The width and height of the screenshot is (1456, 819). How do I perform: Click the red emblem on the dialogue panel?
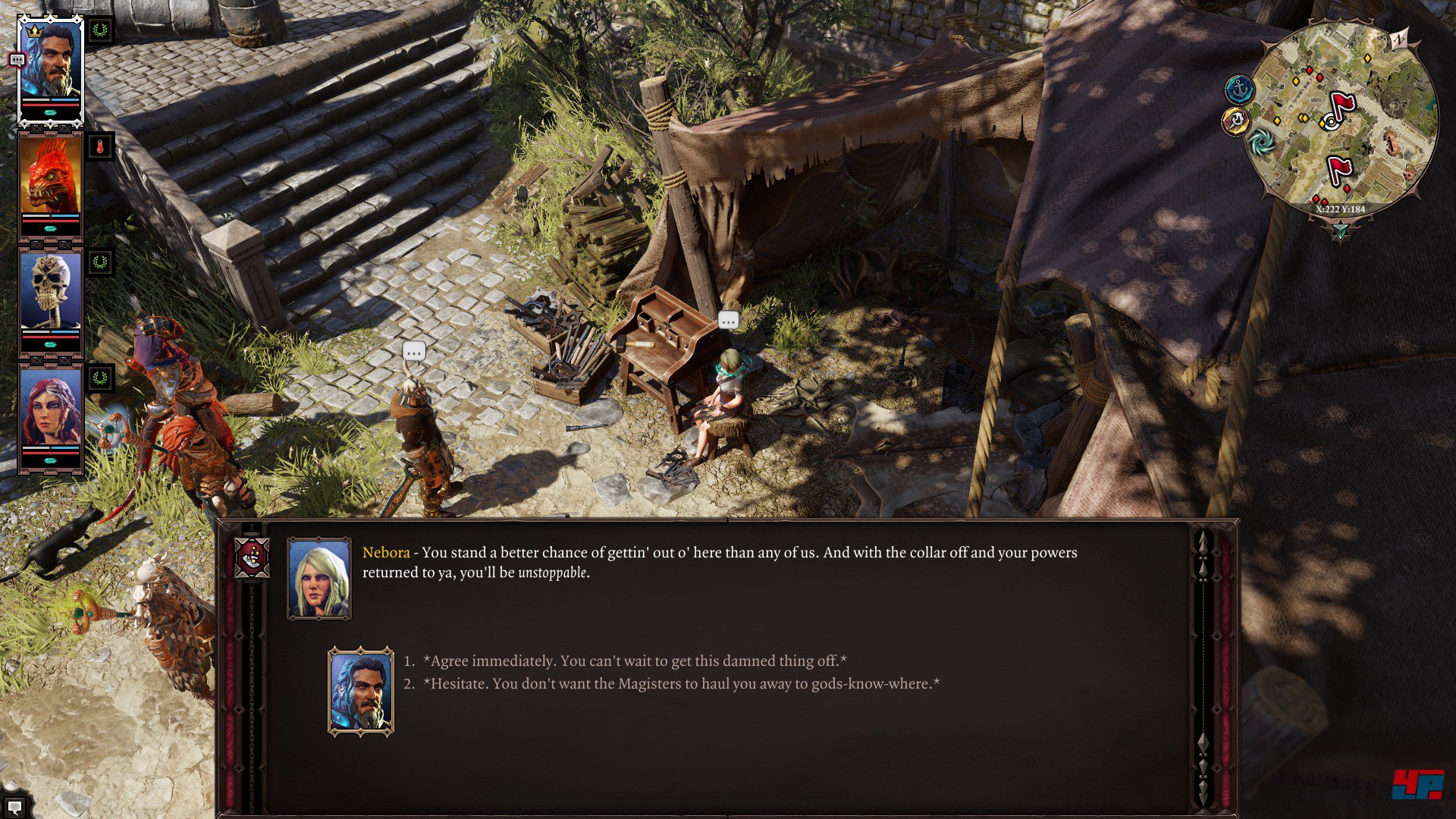click(x=253, y=558)
